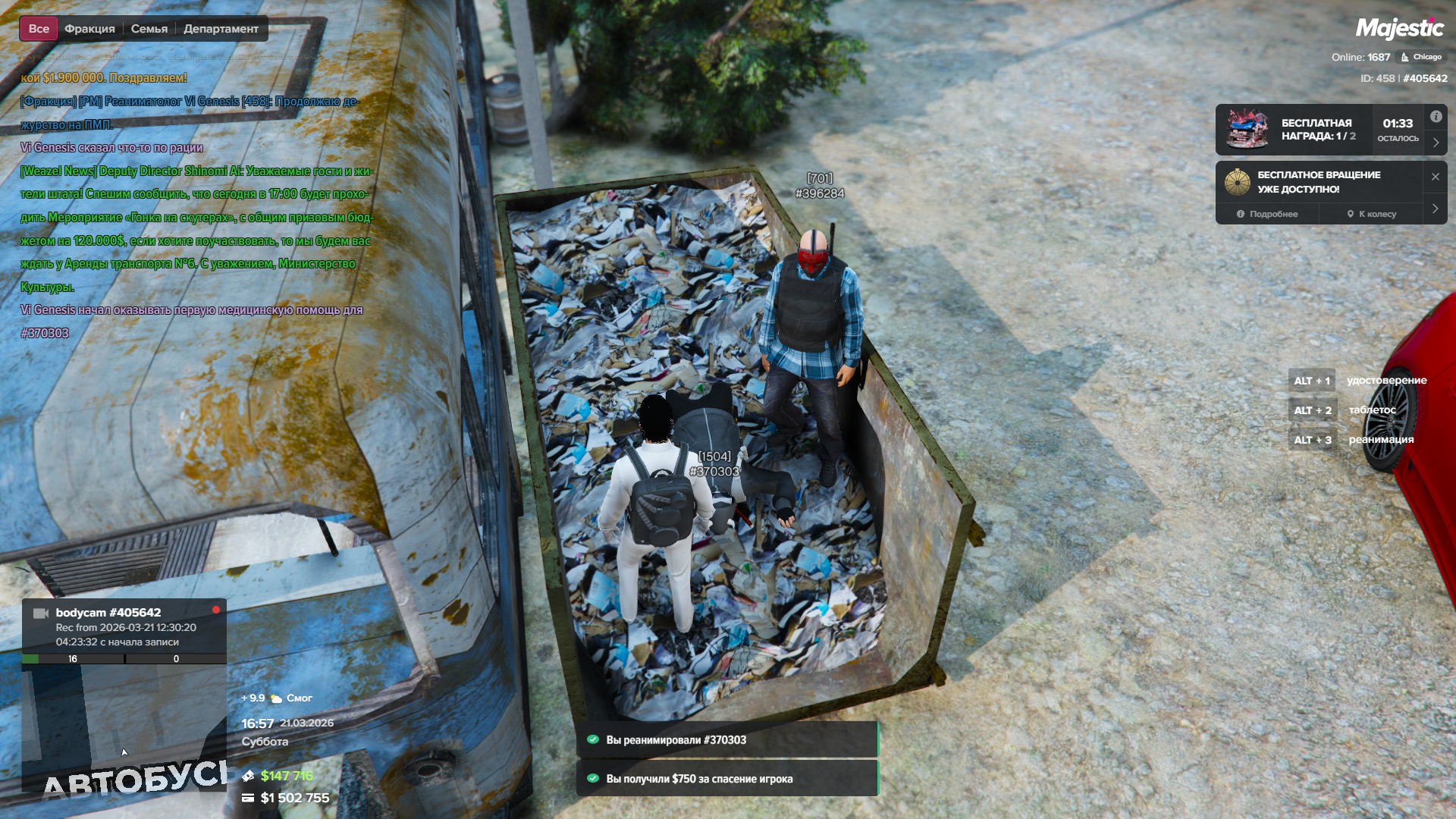
Task: Click the revived #370303 notification
Action: tap(727, 740)
